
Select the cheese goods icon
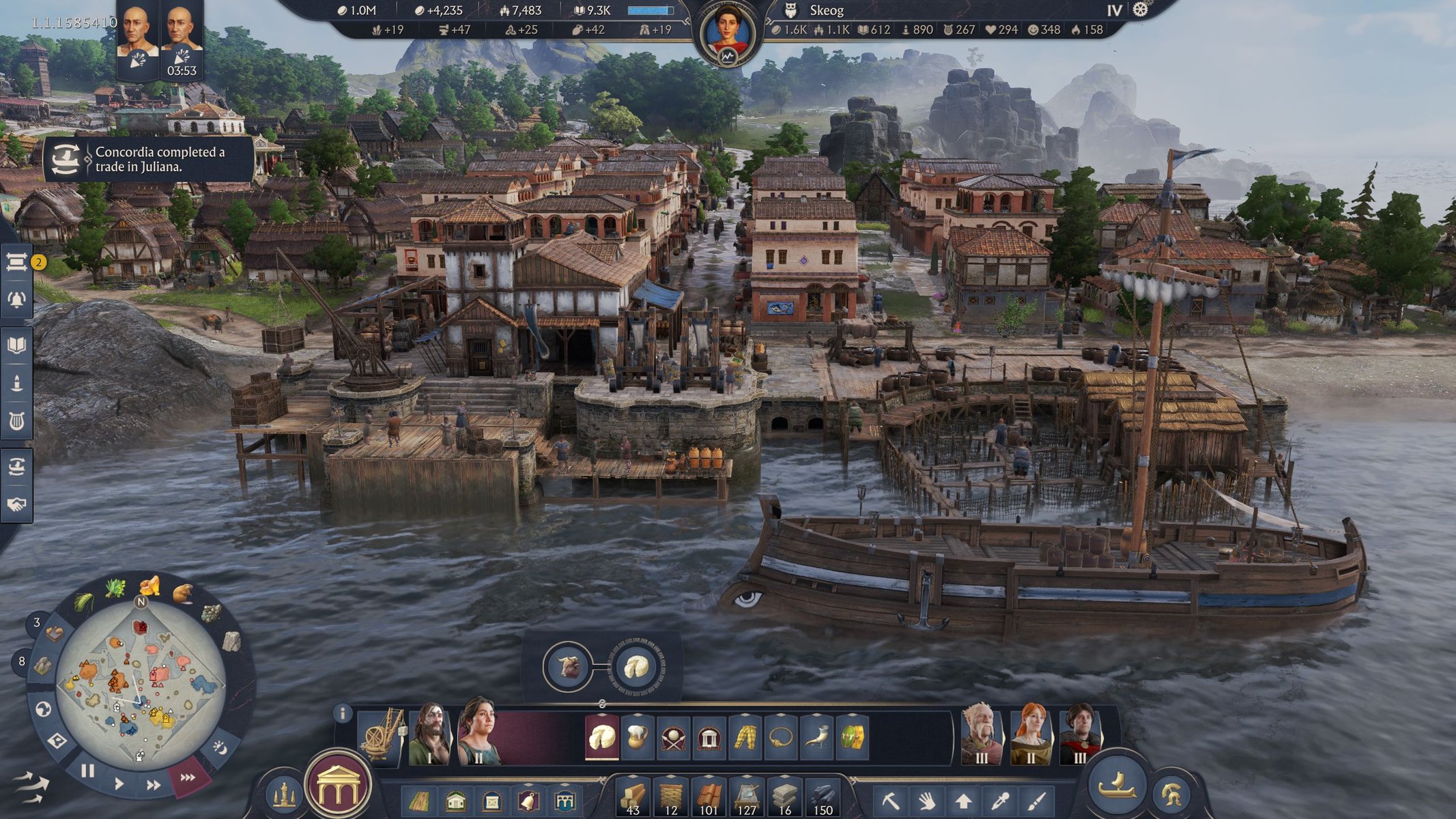(x=602, y=737)
